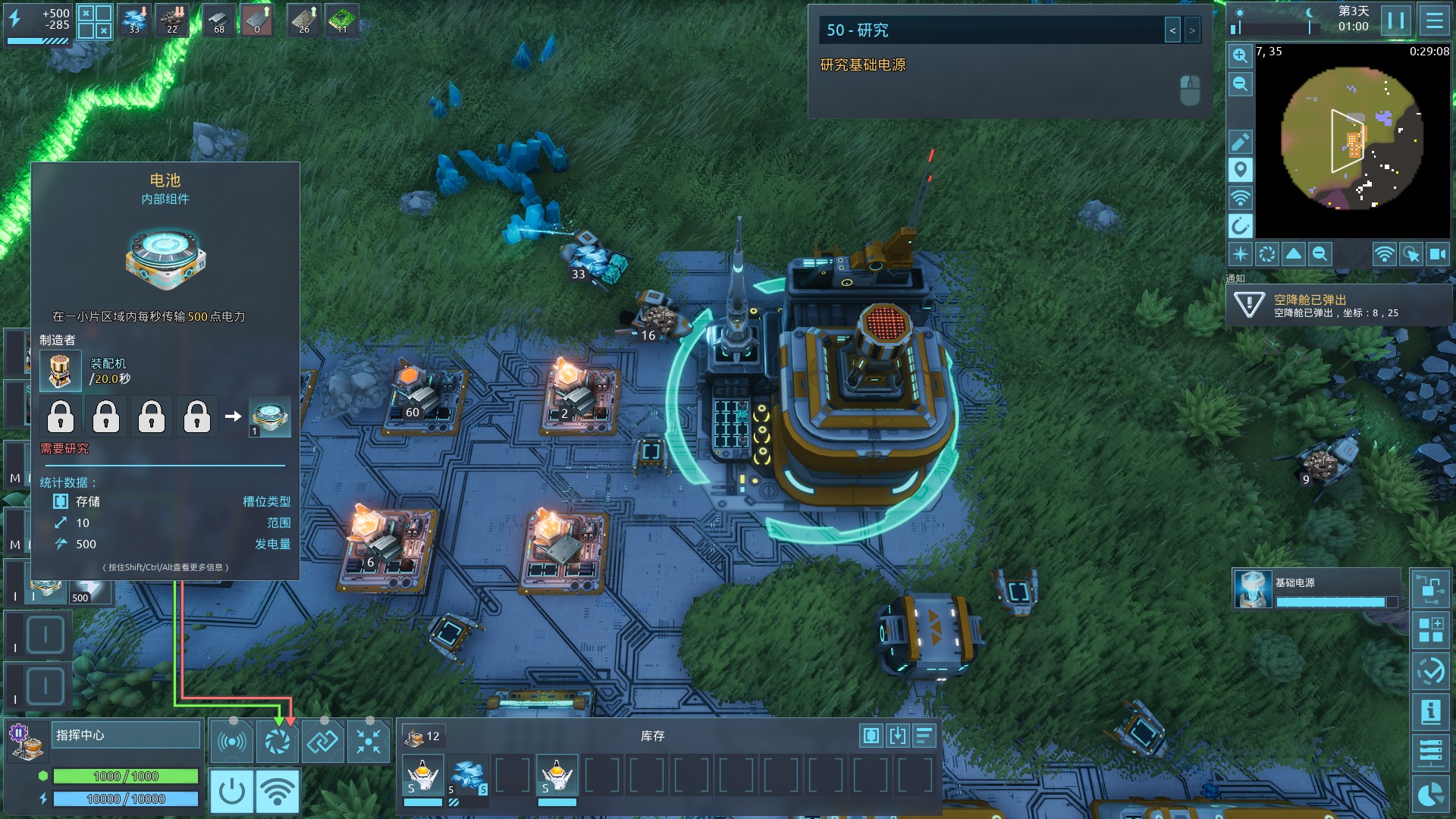Open the info panel button on right

(1430, 712)
